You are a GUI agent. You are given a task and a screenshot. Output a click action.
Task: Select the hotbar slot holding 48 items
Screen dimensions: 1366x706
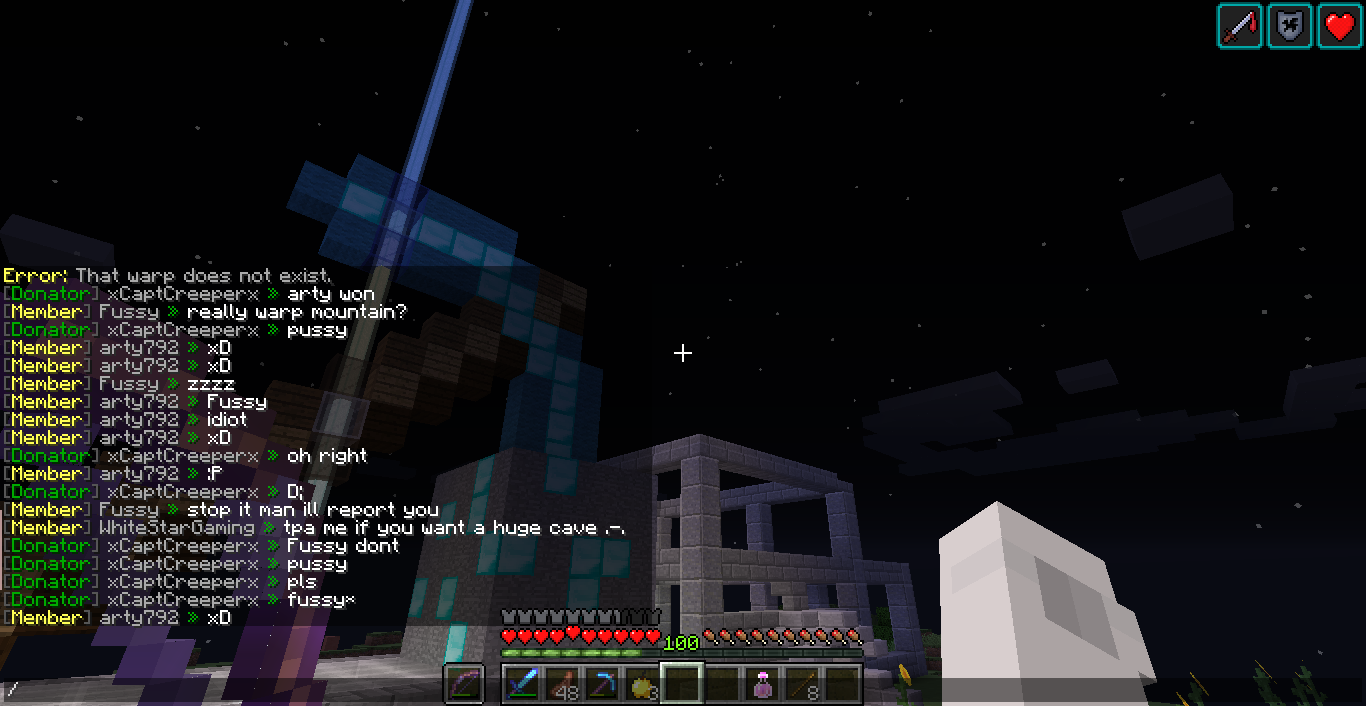pyautogui.click(x=562, y=684)
